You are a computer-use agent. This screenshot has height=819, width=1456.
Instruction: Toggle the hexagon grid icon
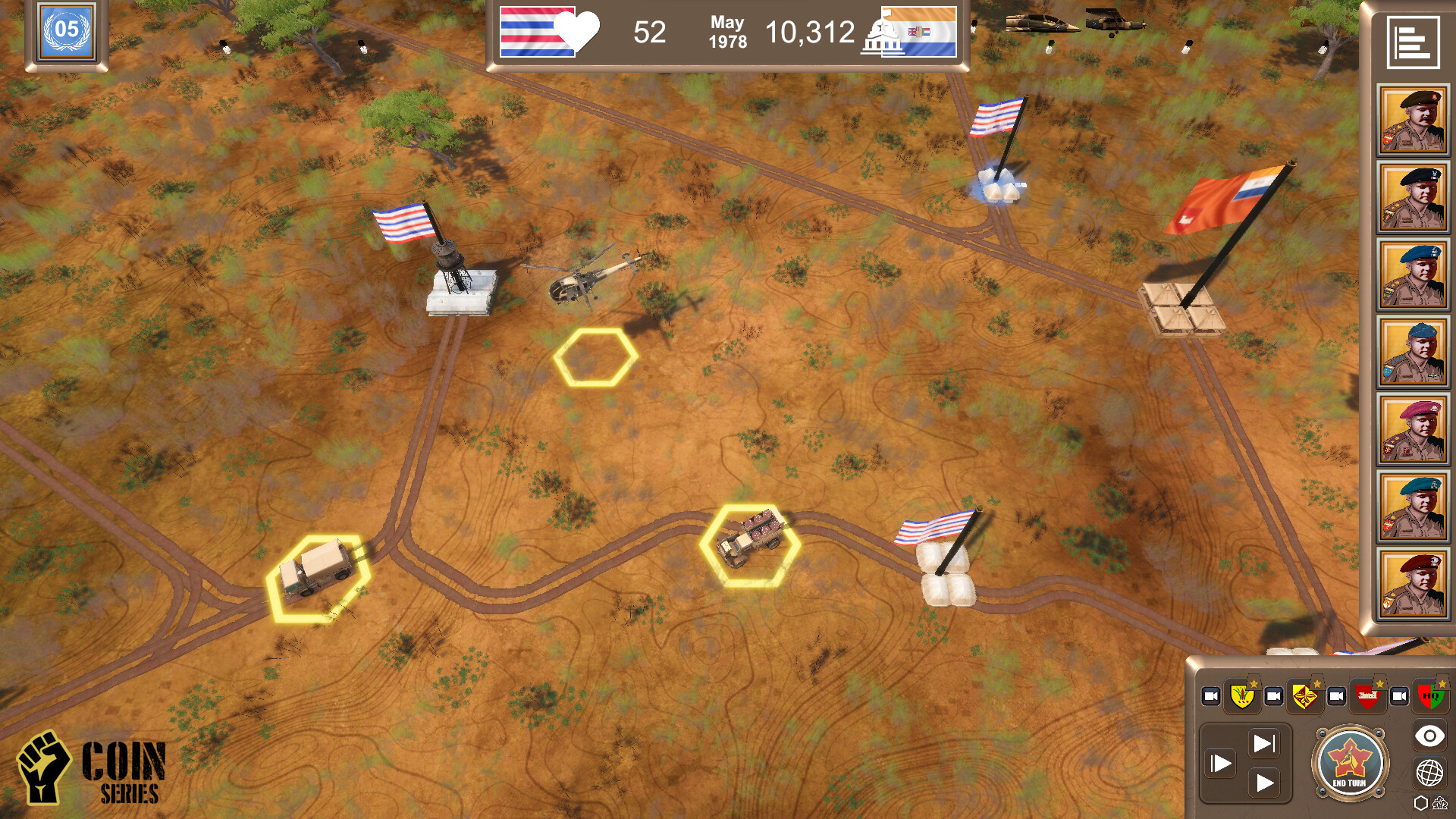coord(1420,802)
